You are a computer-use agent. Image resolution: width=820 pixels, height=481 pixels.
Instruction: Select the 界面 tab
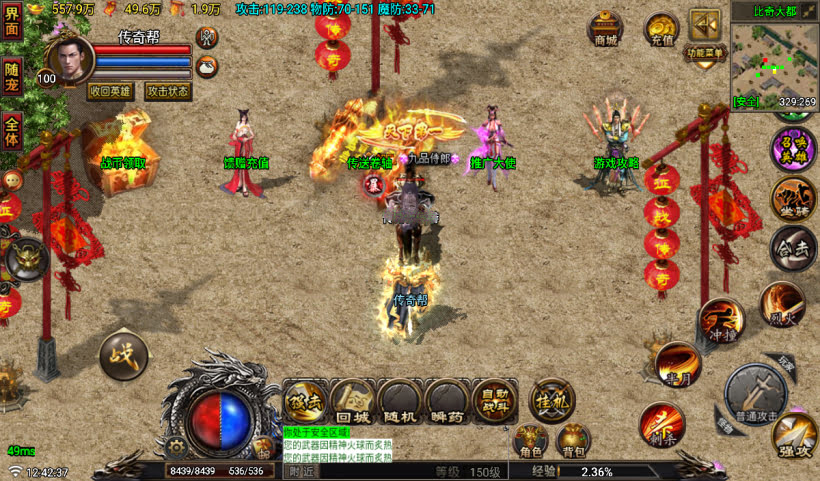click(x=12, y=22)
